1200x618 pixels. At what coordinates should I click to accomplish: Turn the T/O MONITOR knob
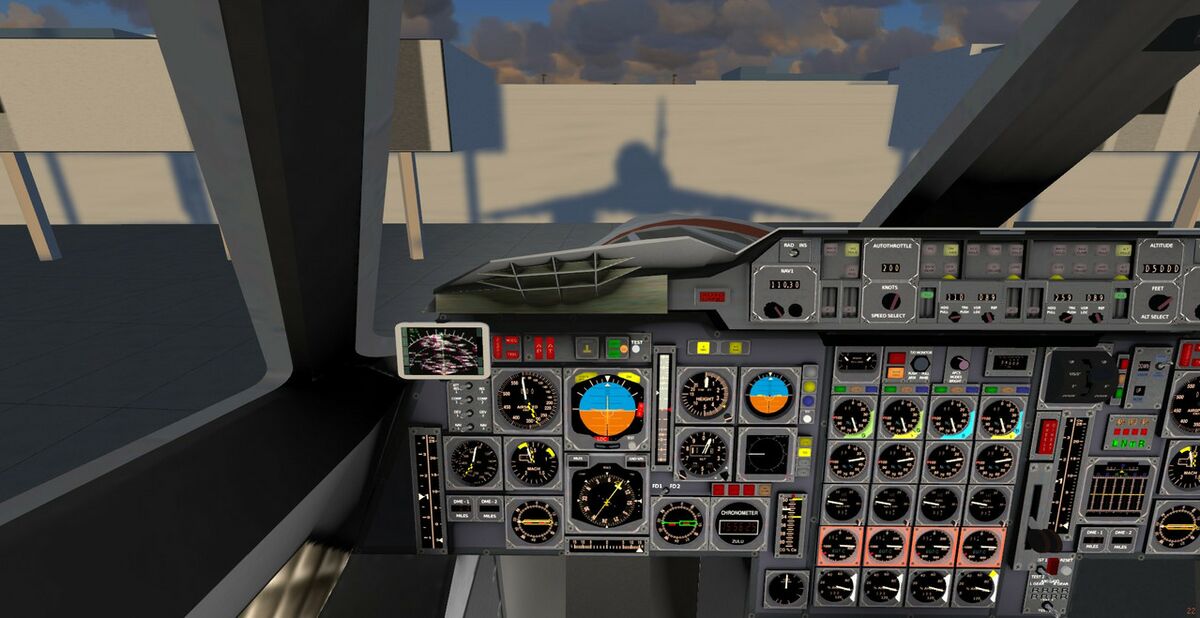pos(918,364)
